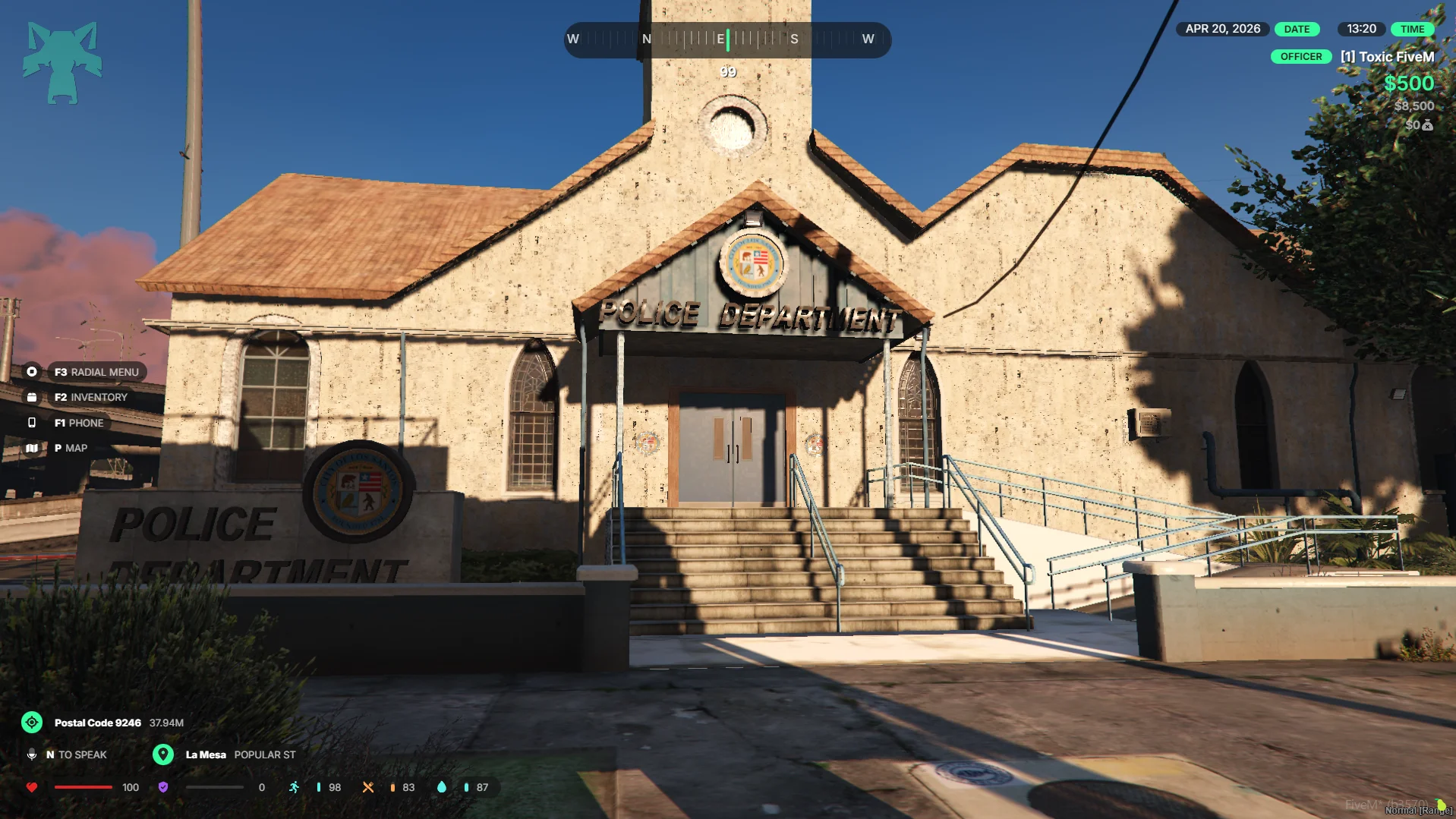
Task: Open the Inventory bag icon
Action: [32, 397]
